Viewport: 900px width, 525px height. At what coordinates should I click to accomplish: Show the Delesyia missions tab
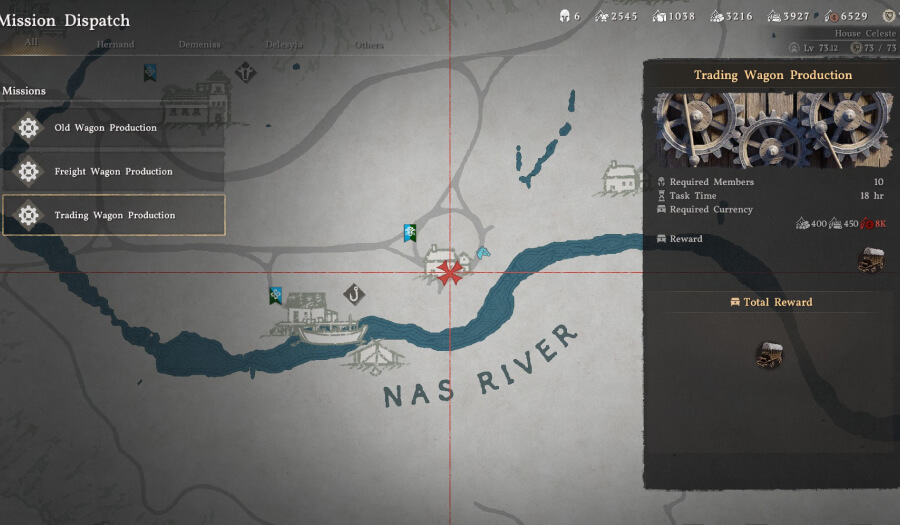[x=285, y=45]
